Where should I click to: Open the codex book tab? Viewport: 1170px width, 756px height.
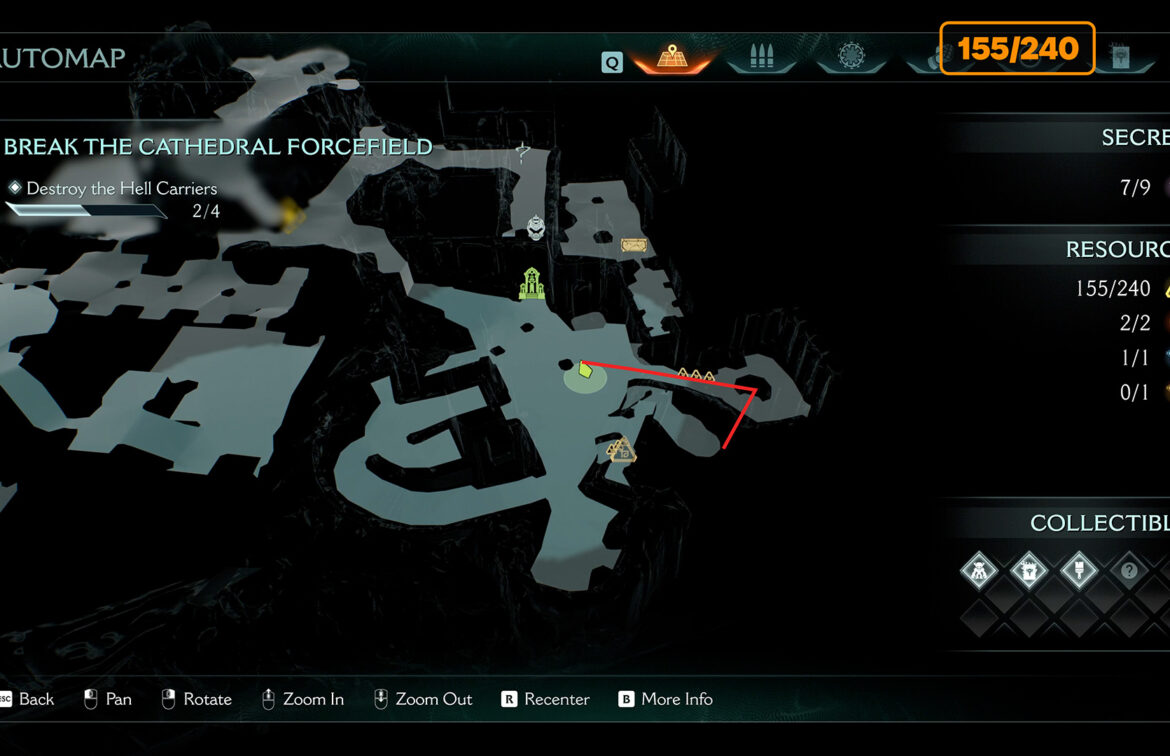[1119, 58]
